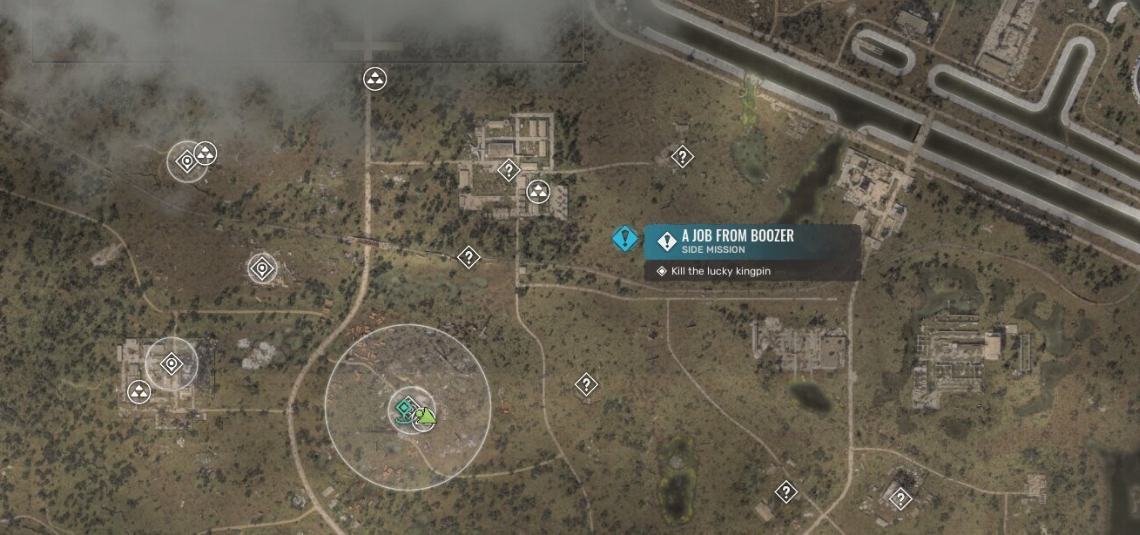Select the blue exclamation side mission marker

pos(626,239)
